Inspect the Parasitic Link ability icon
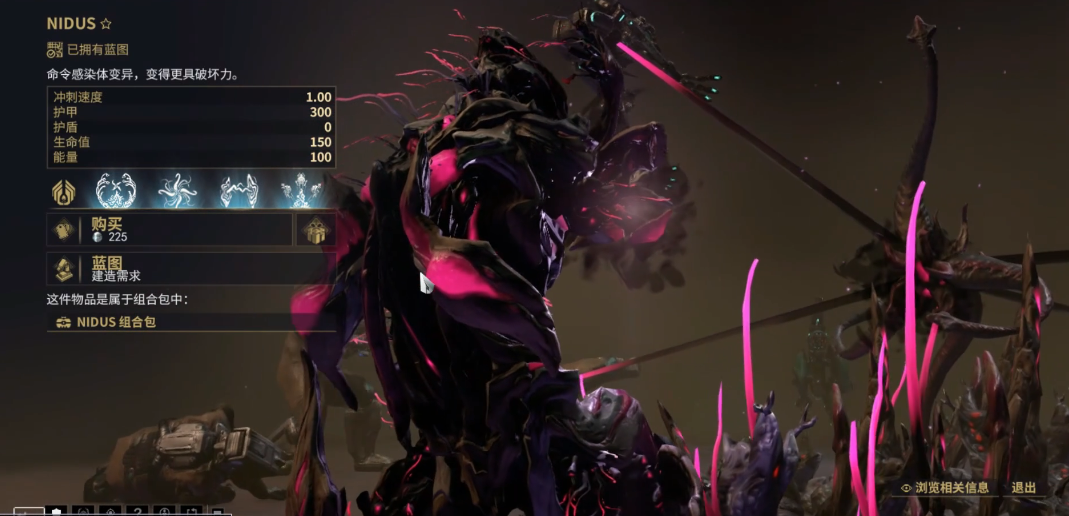Screen dimensions: 1069x516 (x=239, y=190)
